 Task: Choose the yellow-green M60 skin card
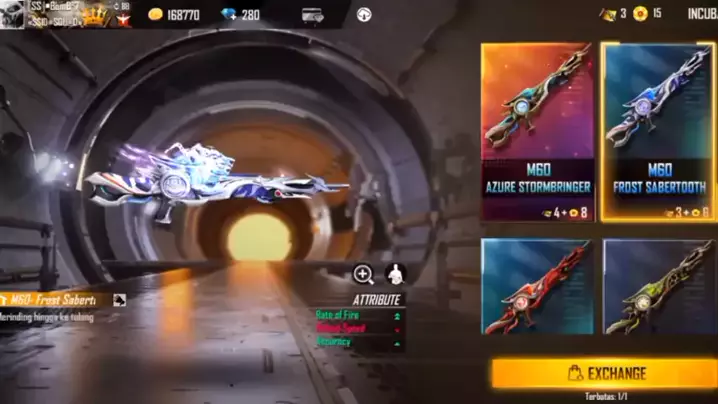[x=658, y=288]
